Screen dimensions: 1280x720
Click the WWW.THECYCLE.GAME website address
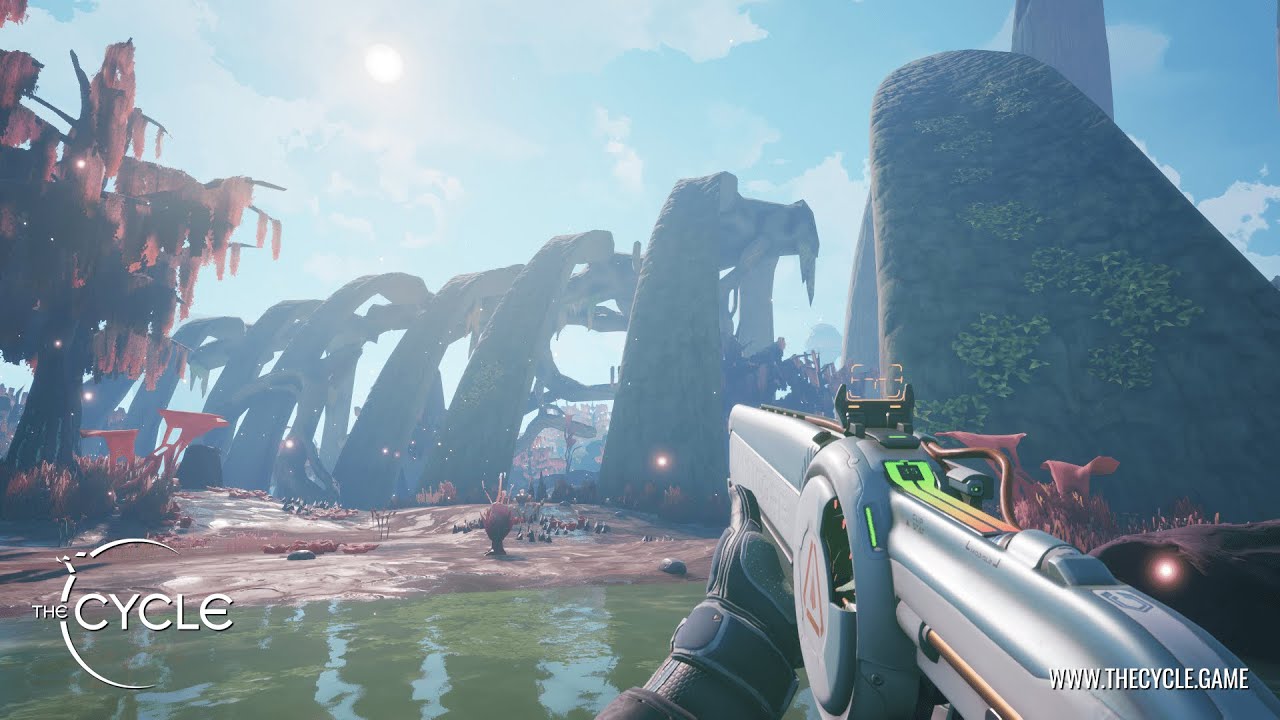[1148, 679]
